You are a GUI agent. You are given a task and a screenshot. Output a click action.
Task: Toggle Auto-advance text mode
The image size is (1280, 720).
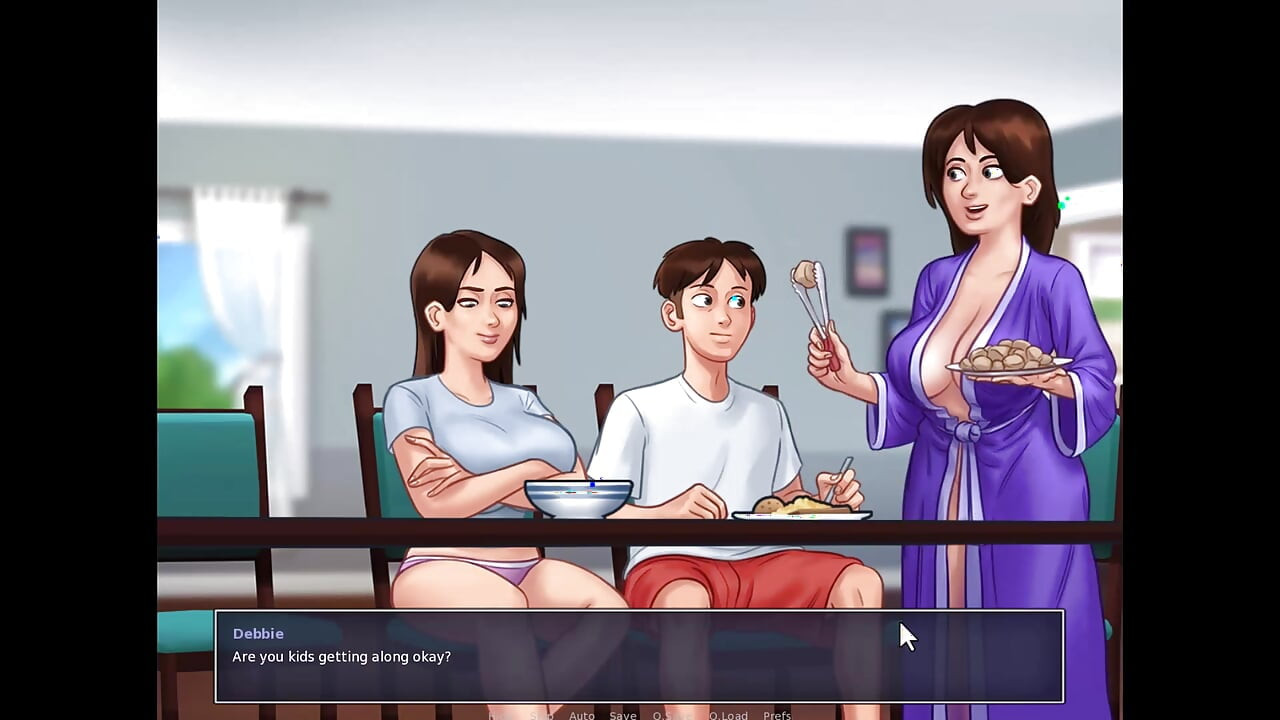582,715
